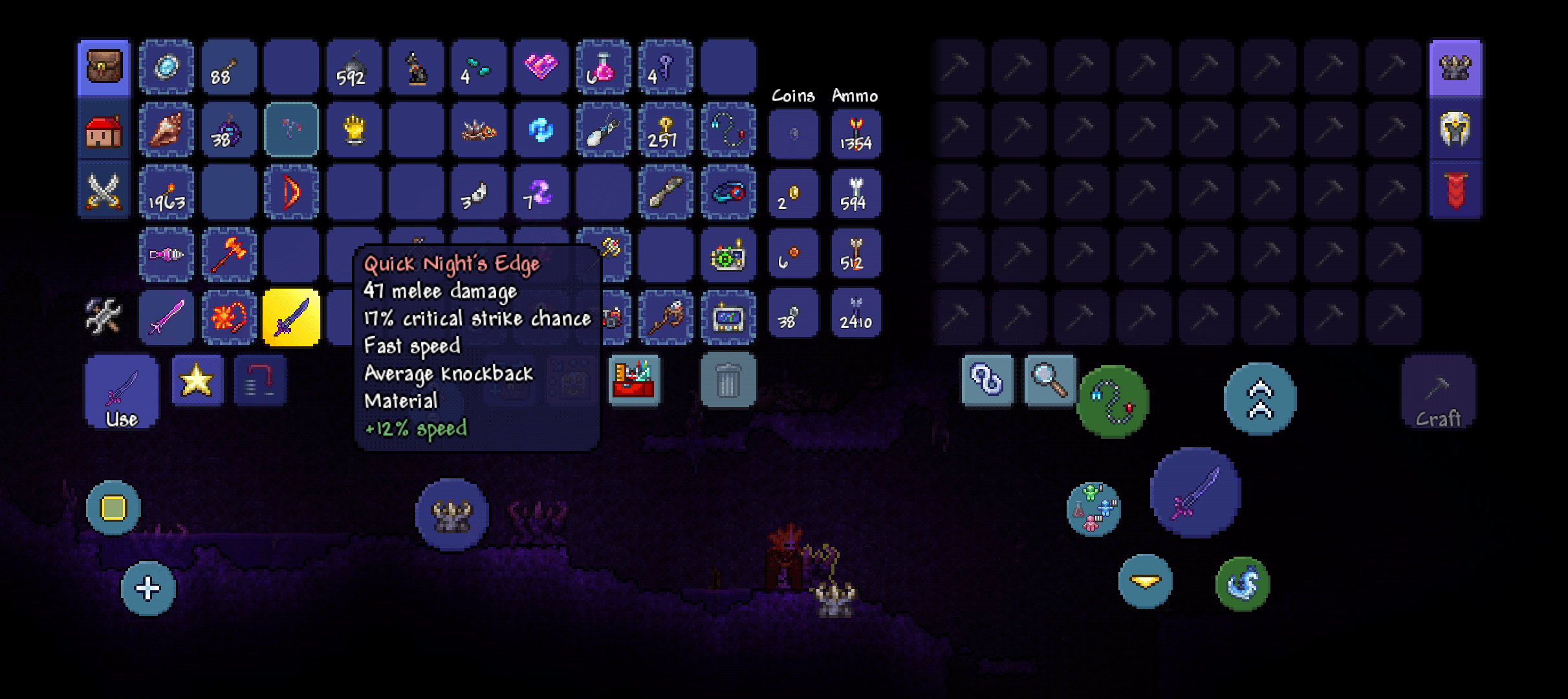Click the trash can slot
Viewport: 1568px width, 699px height.
728,381
